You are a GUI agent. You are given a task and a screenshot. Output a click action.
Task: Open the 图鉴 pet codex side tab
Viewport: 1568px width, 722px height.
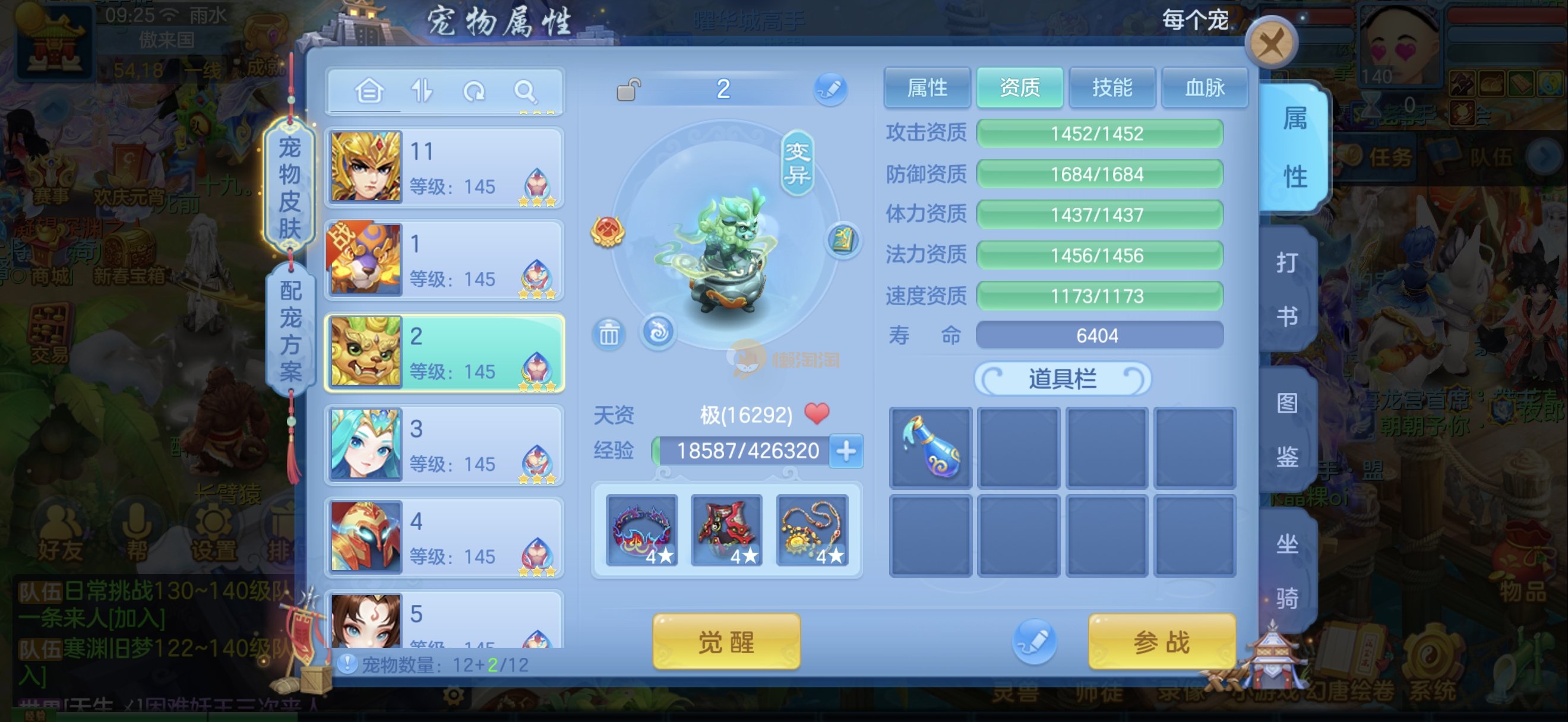pos(1287,429)
